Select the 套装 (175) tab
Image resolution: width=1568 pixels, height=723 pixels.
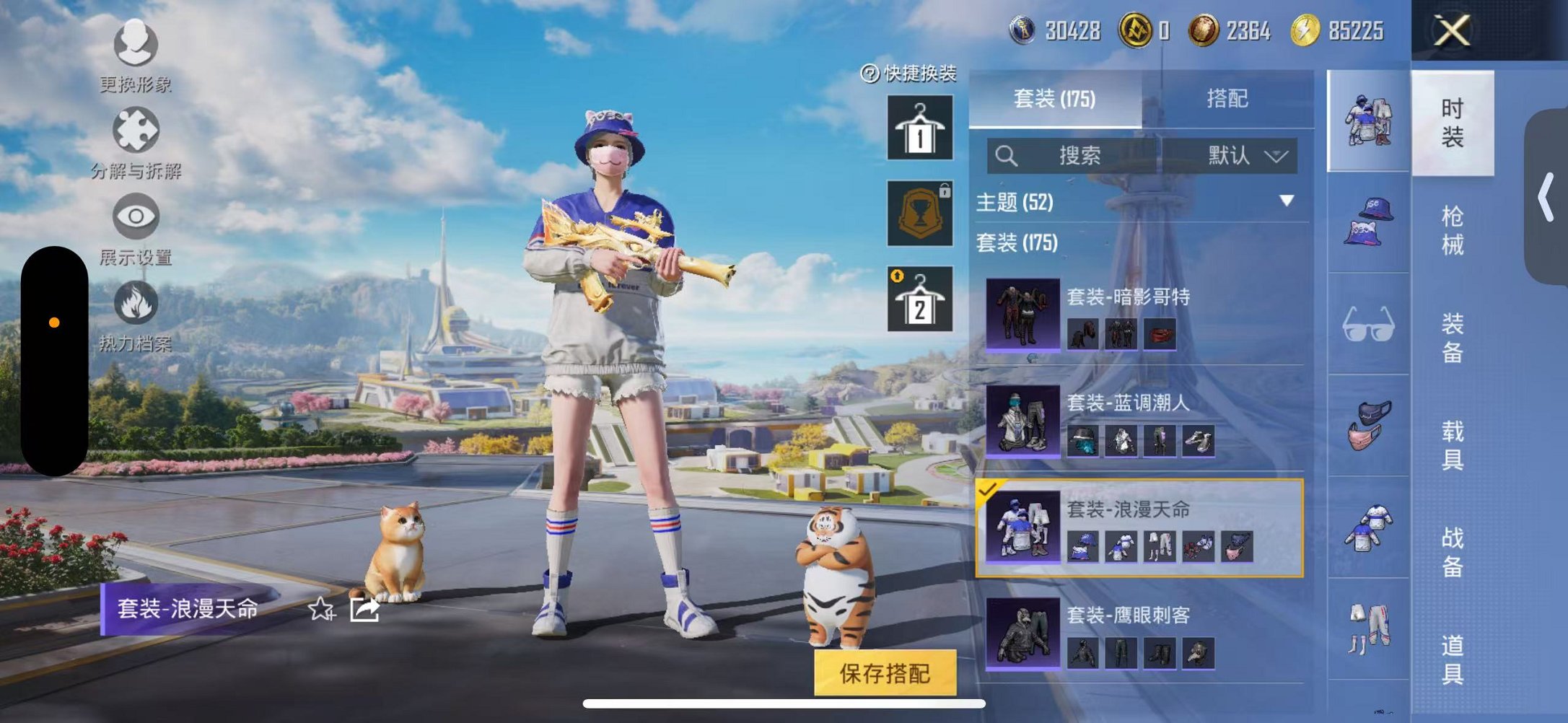(1054, 99)
